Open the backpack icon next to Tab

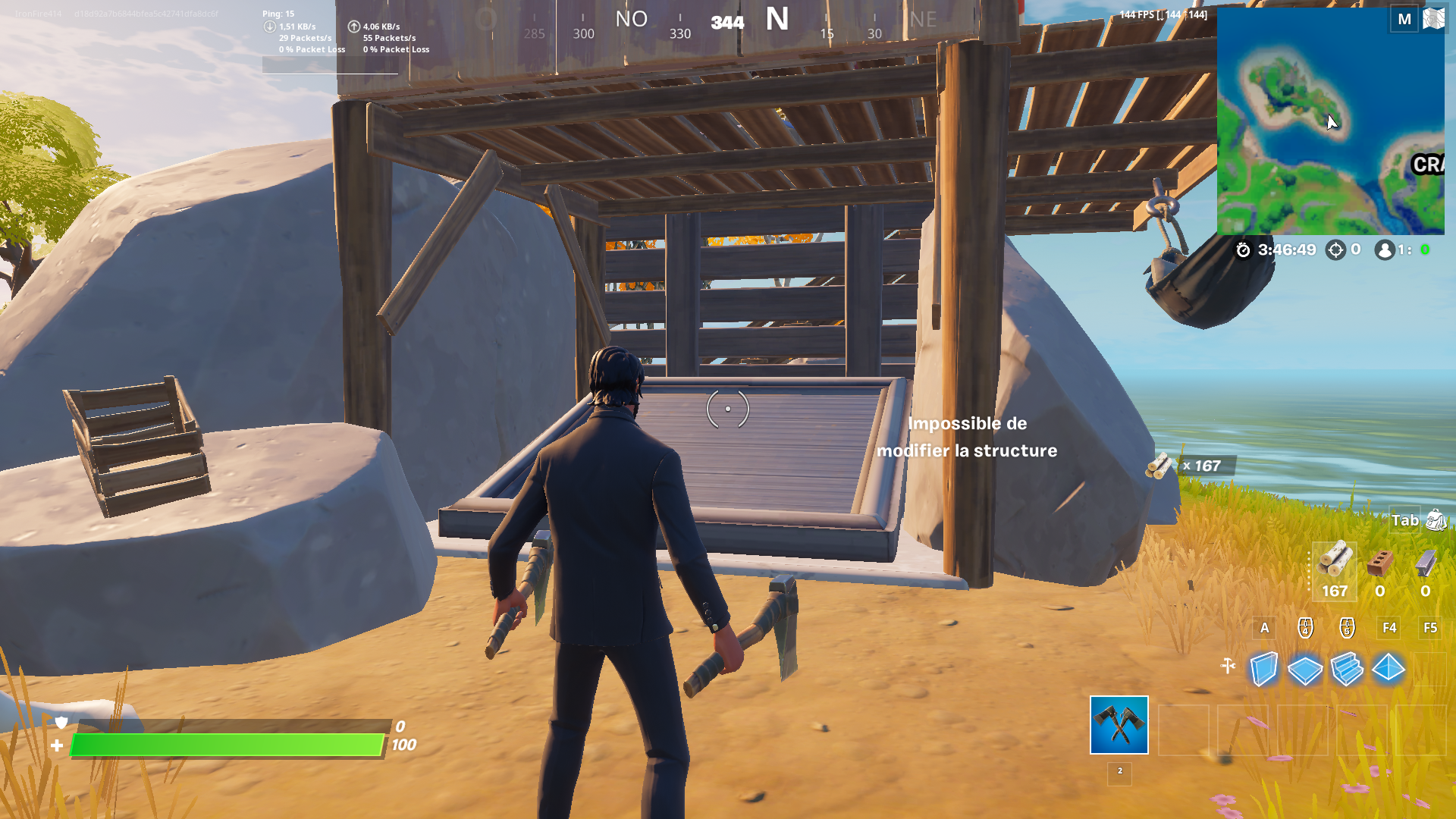coord(1433,522)
